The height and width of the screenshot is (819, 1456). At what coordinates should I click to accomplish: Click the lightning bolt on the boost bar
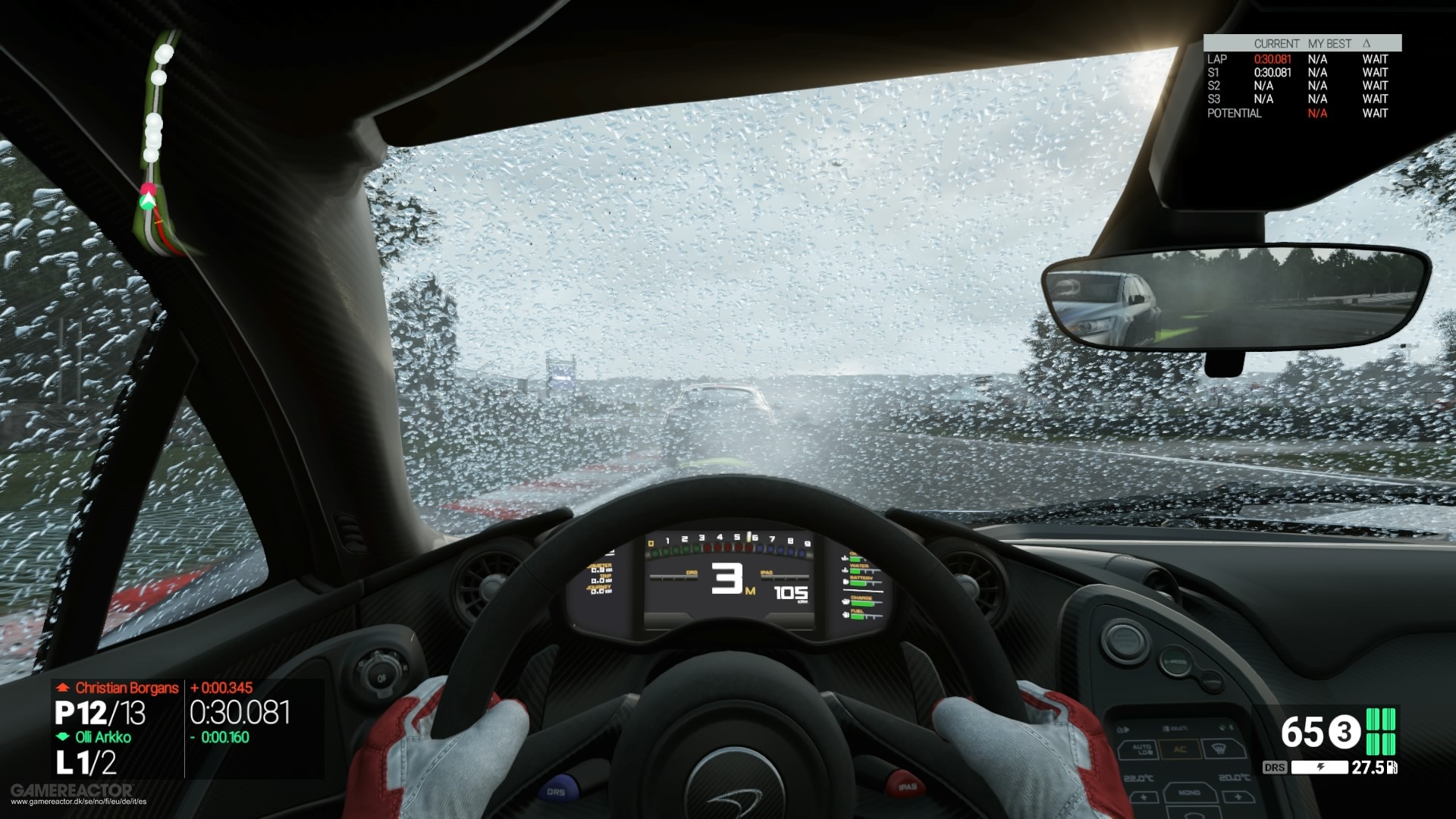pyautogui.click(x=1322, y=766)
